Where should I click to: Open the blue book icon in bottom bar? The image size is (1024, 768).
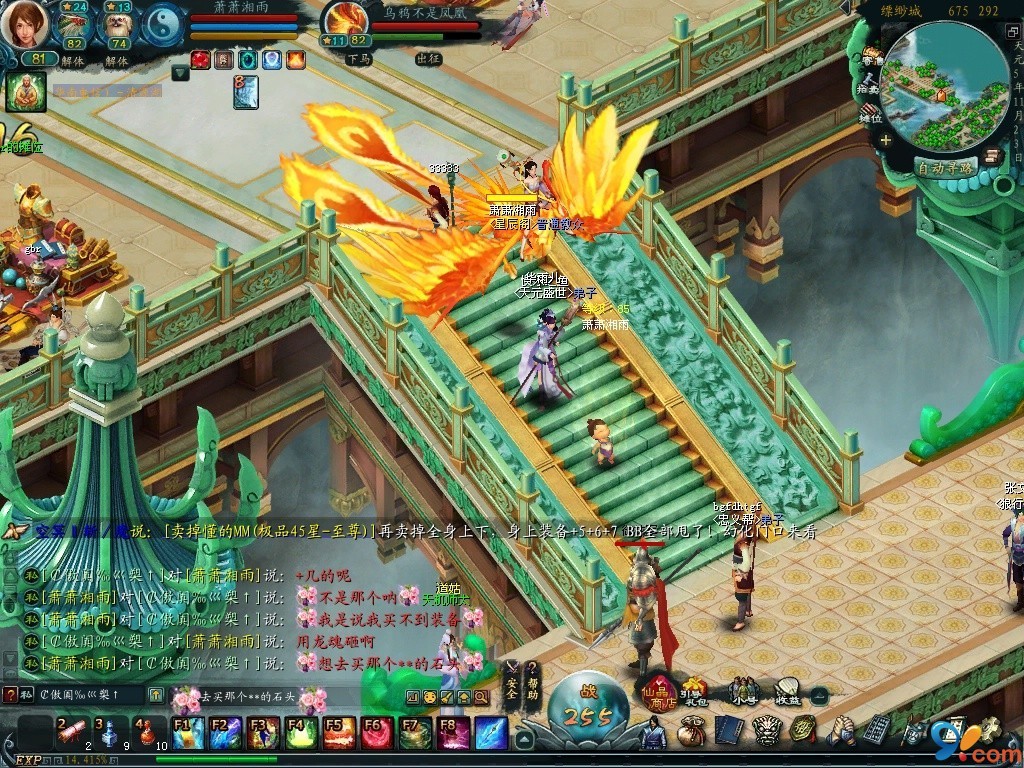point(727,732)
